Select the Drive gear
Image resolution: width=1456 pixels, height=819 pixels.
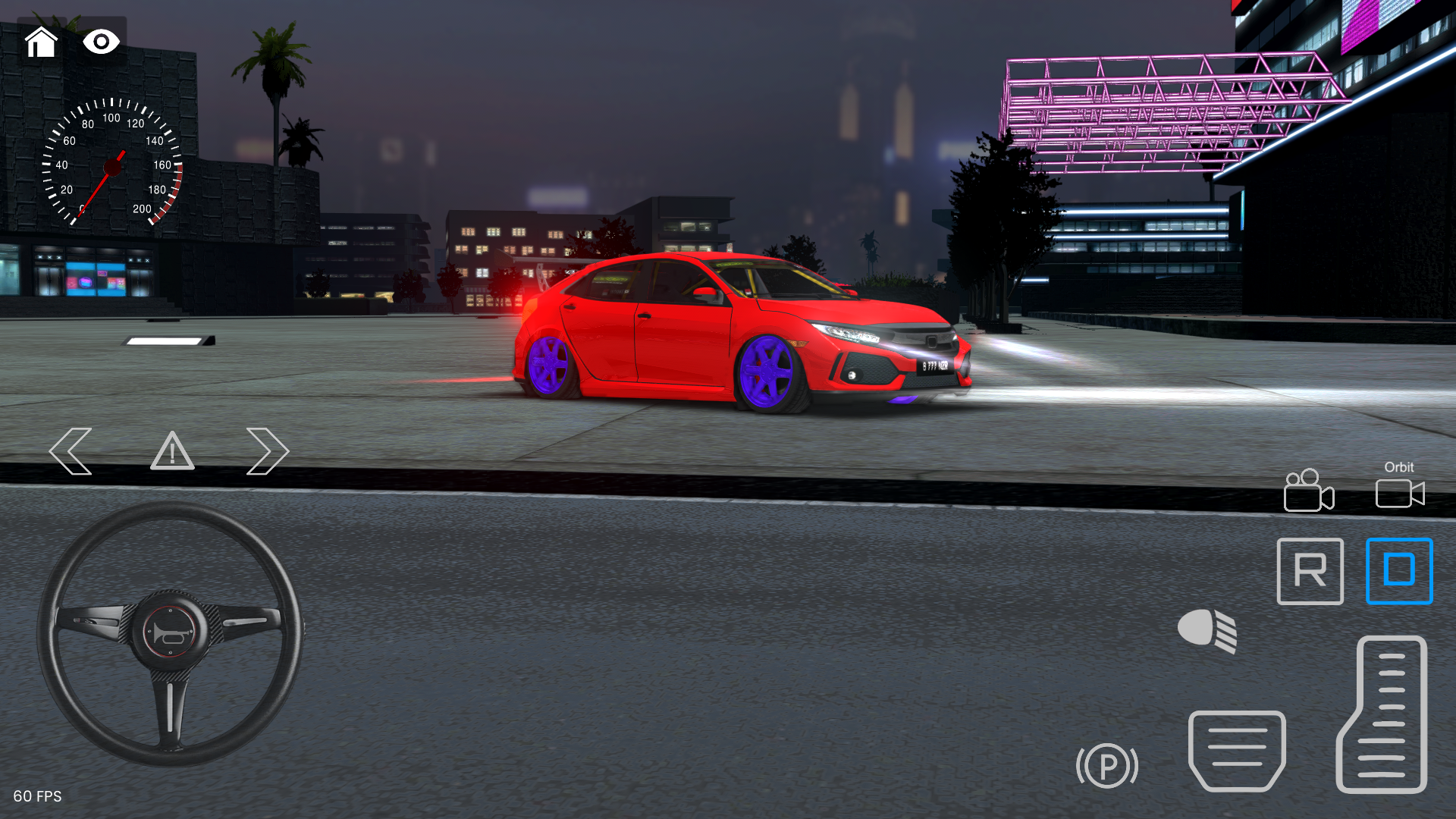pos(1399,573)
